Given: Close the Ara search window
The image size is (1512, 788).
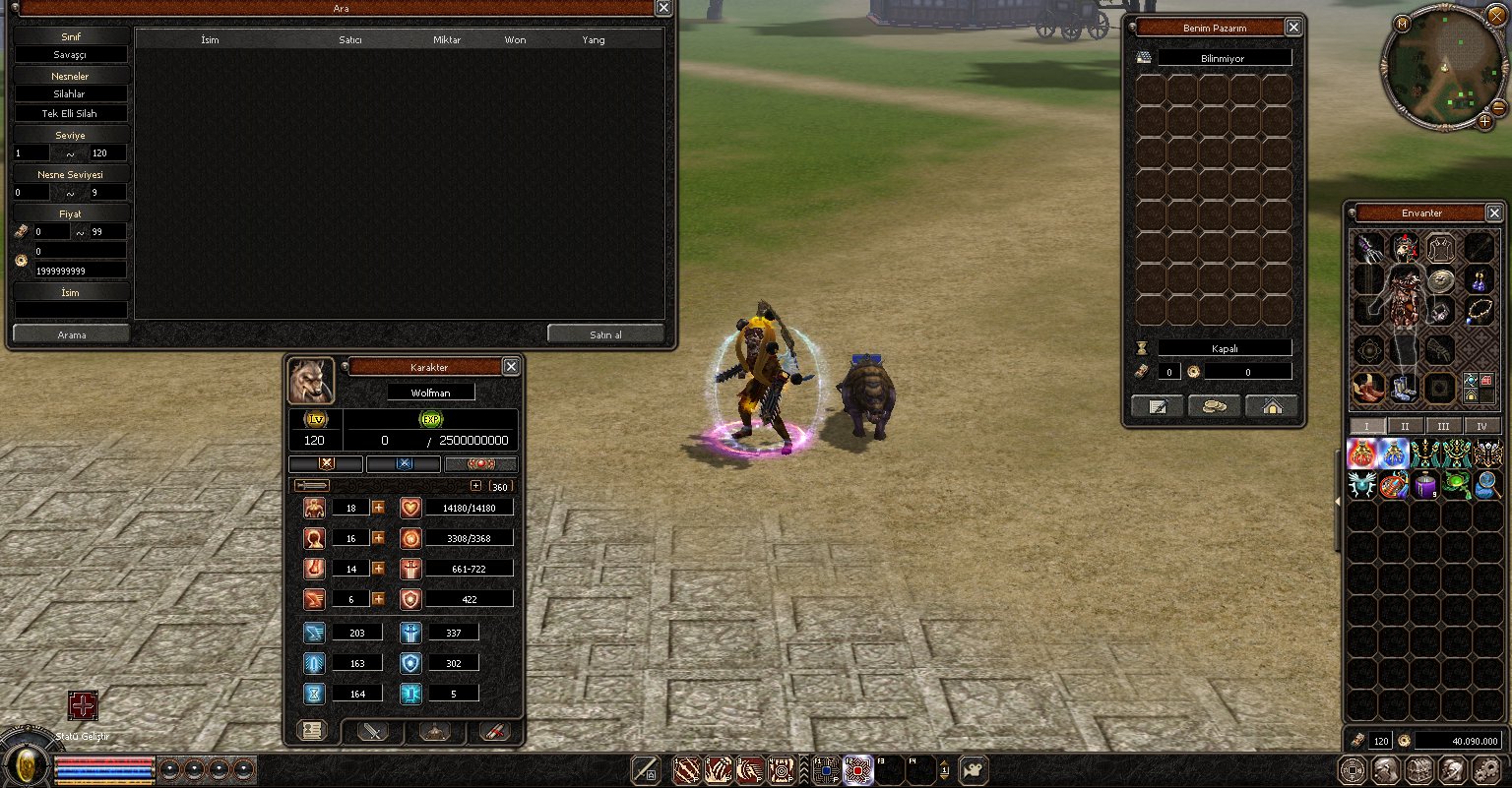Looking at the screenshot, I should pyautogui.click(x=663, y=8).
